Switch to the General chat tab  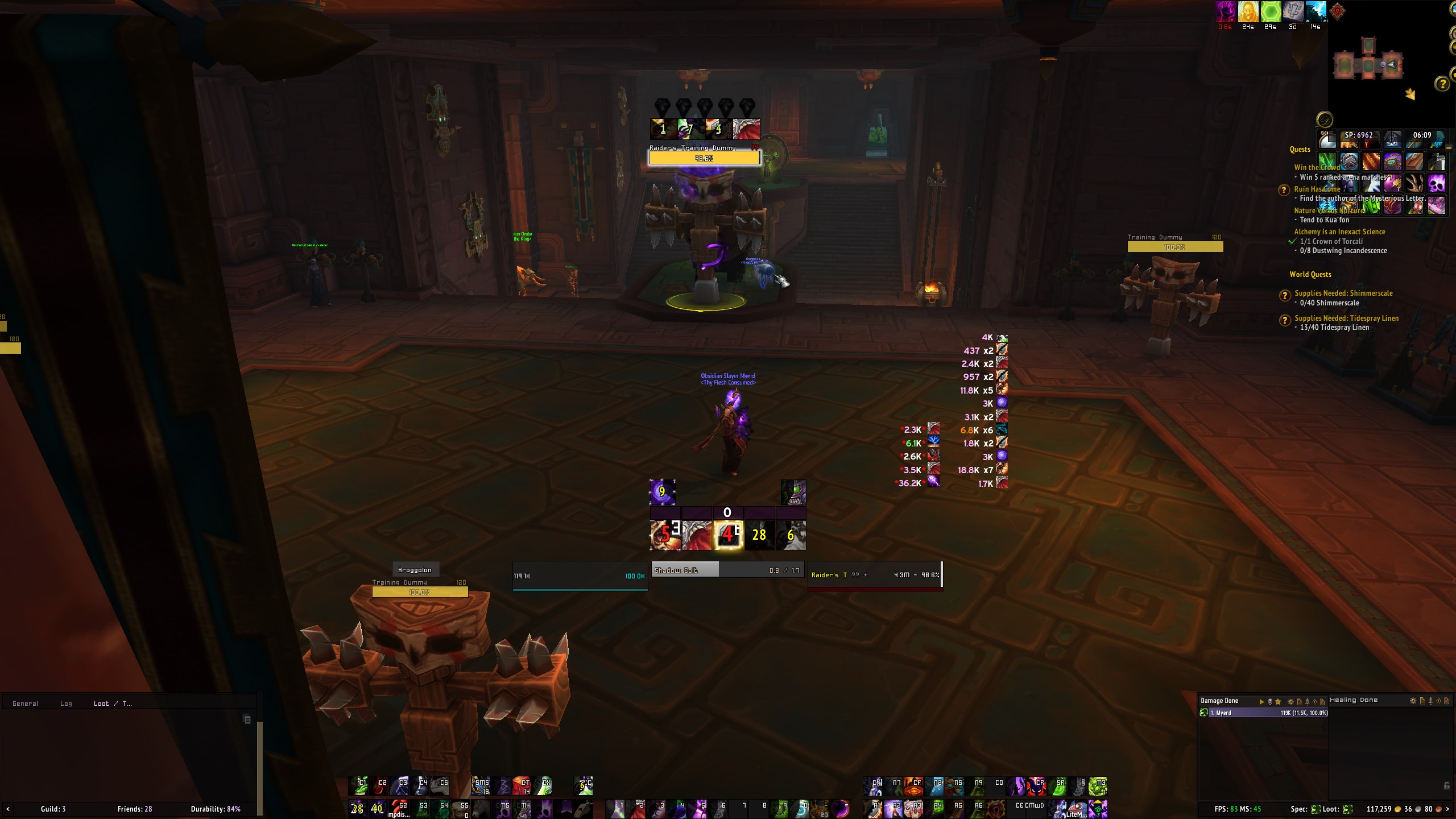pyautogui.click(x=25, y=704)
